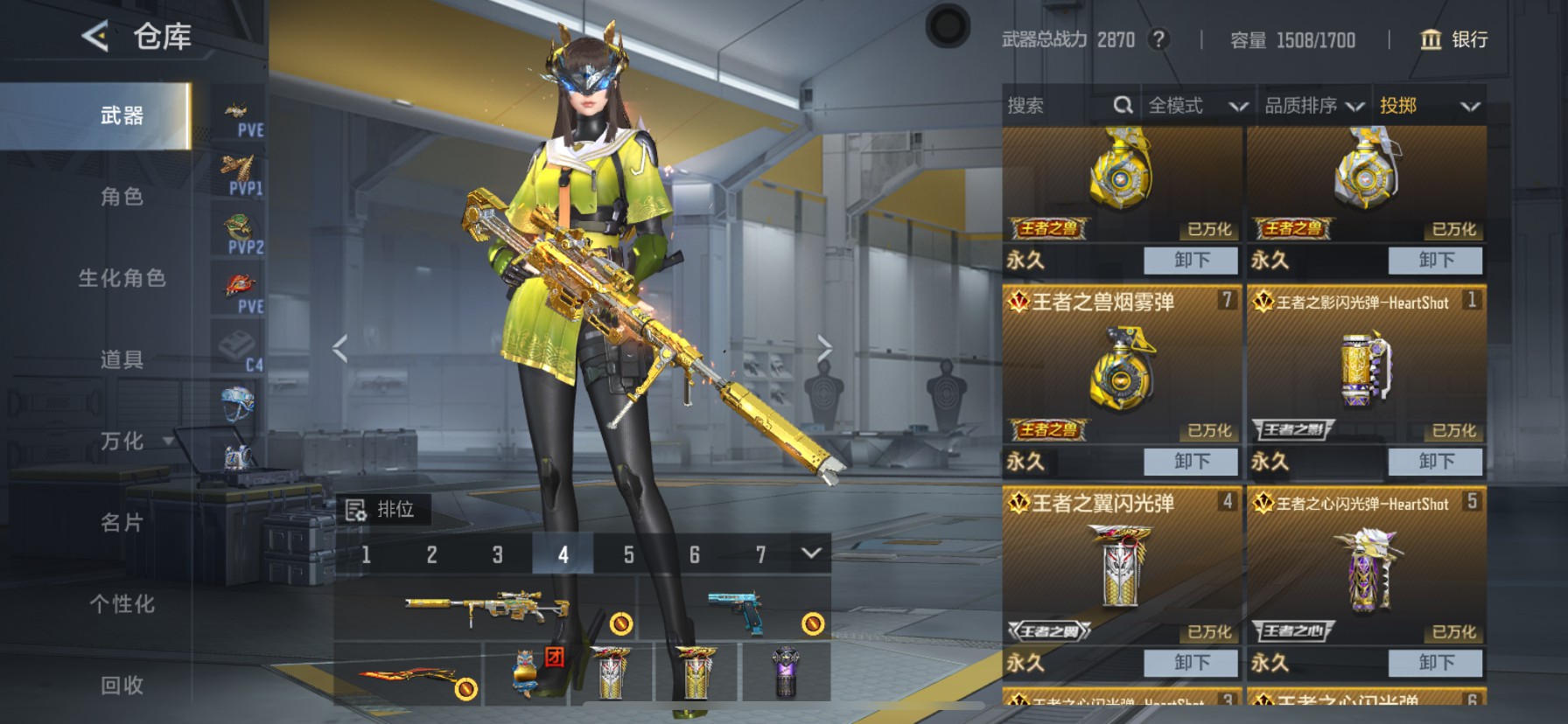Switch to the 角色 category
Image resolution: width=1568 pixels, height=724 pixels.
pos(122,197)
